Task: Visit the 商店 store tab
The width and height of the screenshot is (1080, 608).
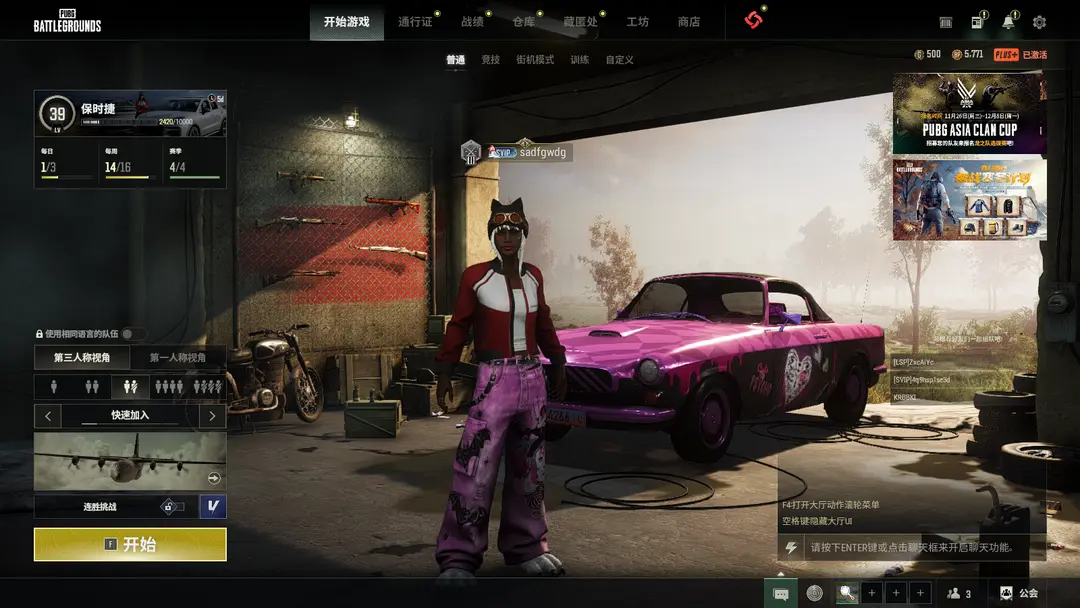Action: coord(688,21)
